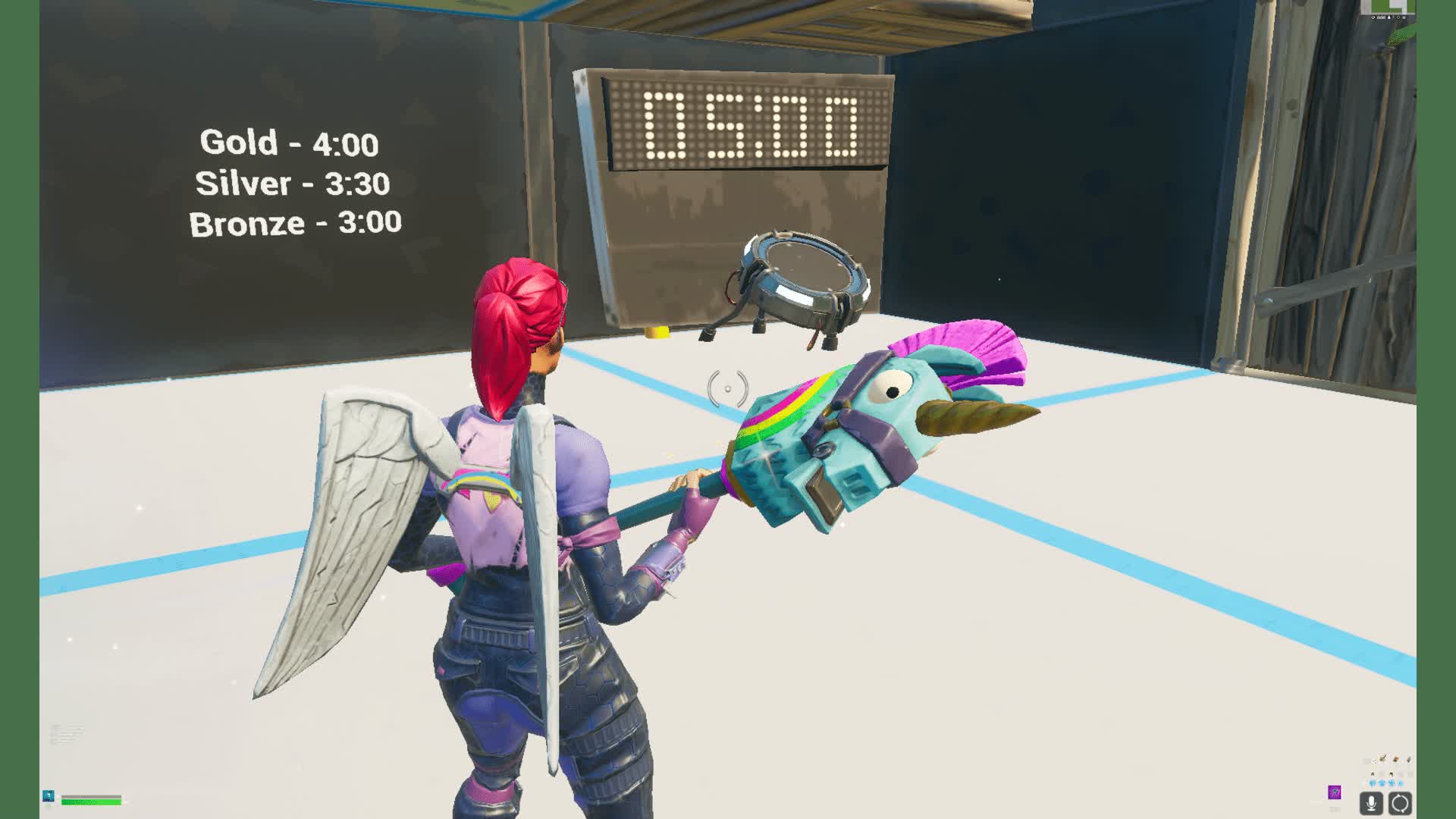Select the Gold - 4:00 medal entry
This screenshot has width=1456, height=819.
point(289,141)
